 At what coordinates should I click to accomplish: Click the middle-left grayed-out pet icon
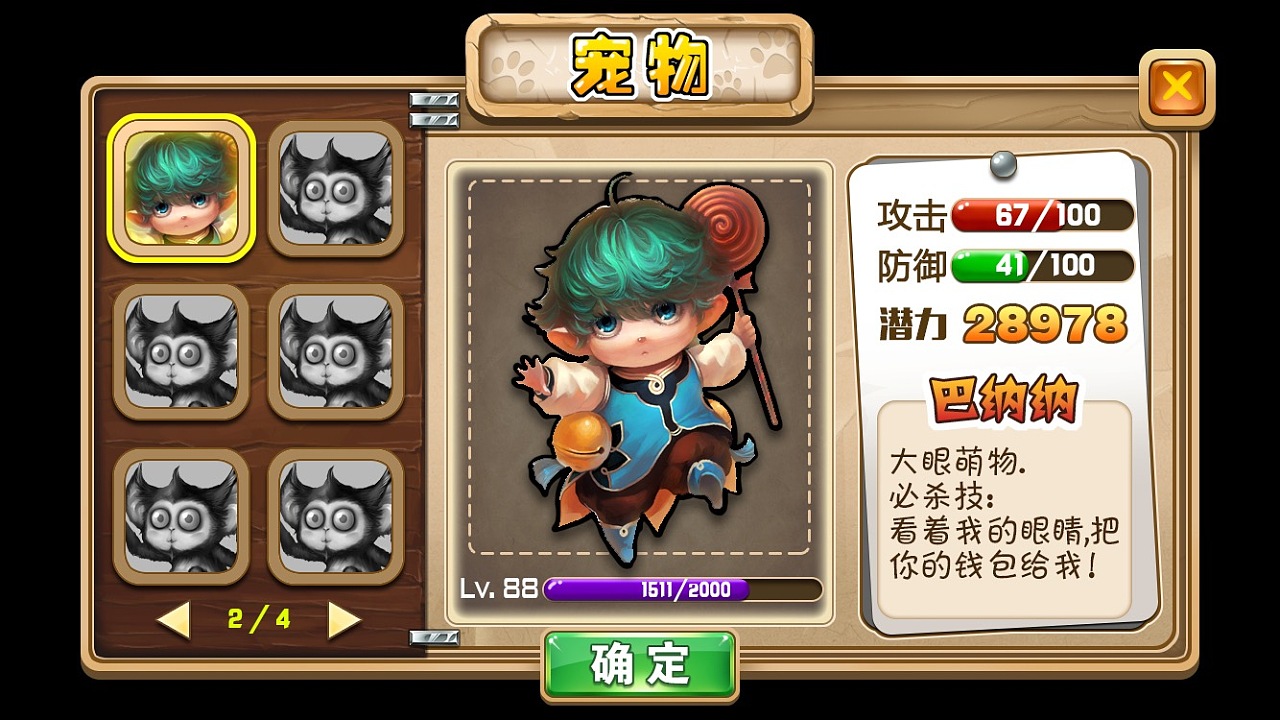click(181, 352)
